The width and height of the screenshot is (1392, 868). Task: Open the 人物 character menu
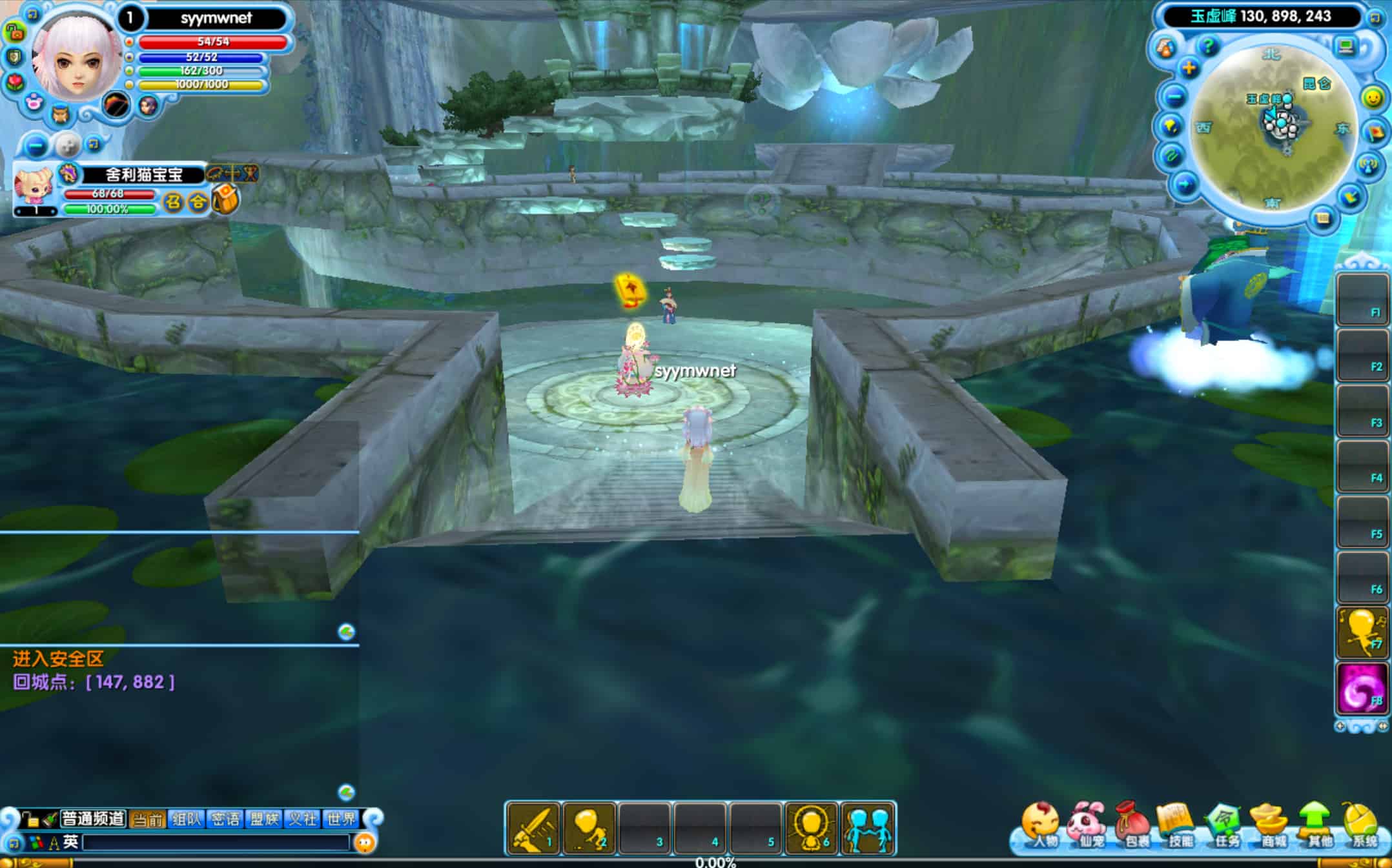point(1041,825)
